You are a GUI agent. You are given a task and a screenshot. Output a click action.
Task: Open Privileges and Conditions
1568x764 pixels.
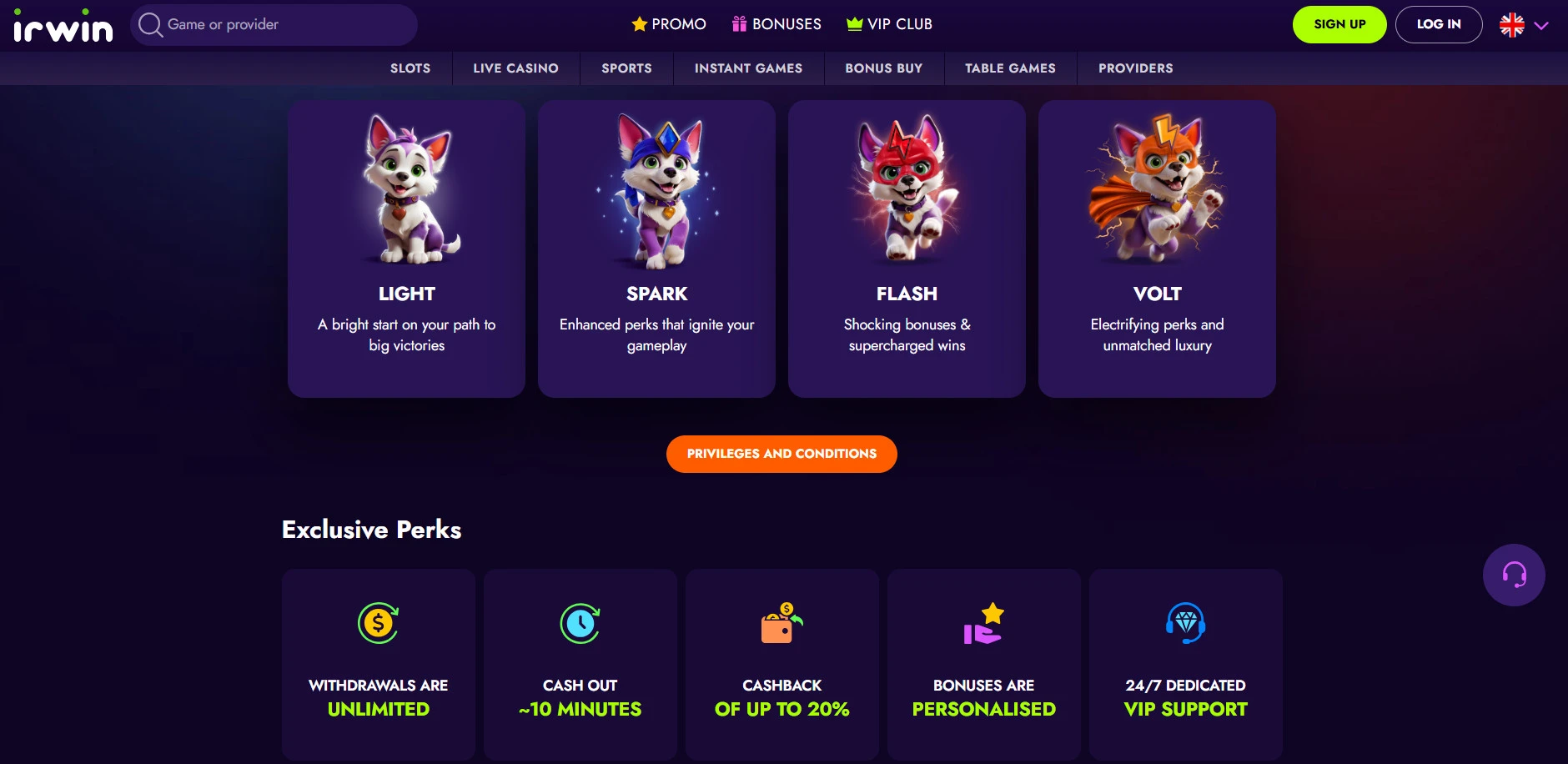(x=781, y=454)
